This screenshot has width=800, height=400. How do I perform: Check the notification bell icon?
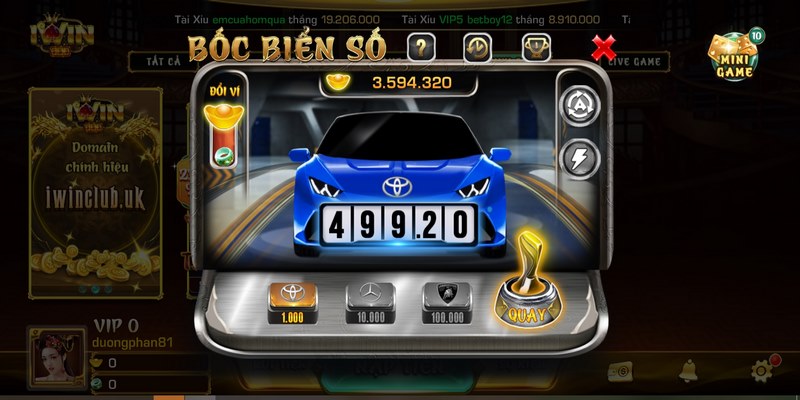[689, 371]
